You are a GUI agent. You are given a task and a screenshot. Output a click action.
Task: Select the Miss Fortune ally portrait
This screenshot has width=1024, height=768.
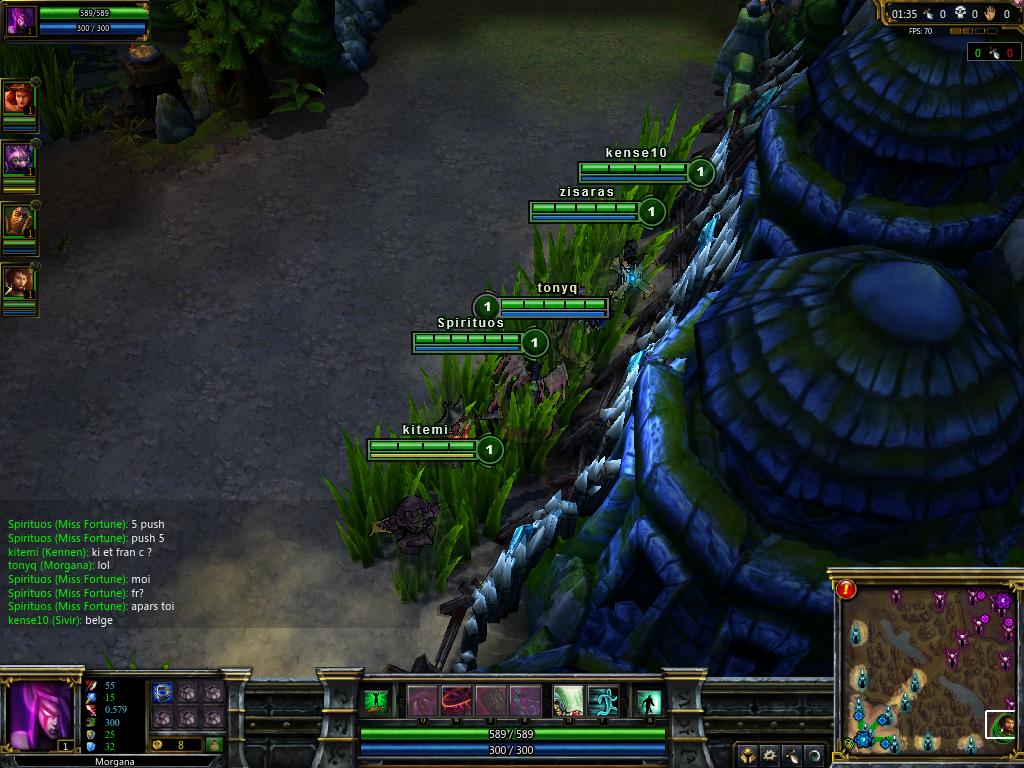18,98
